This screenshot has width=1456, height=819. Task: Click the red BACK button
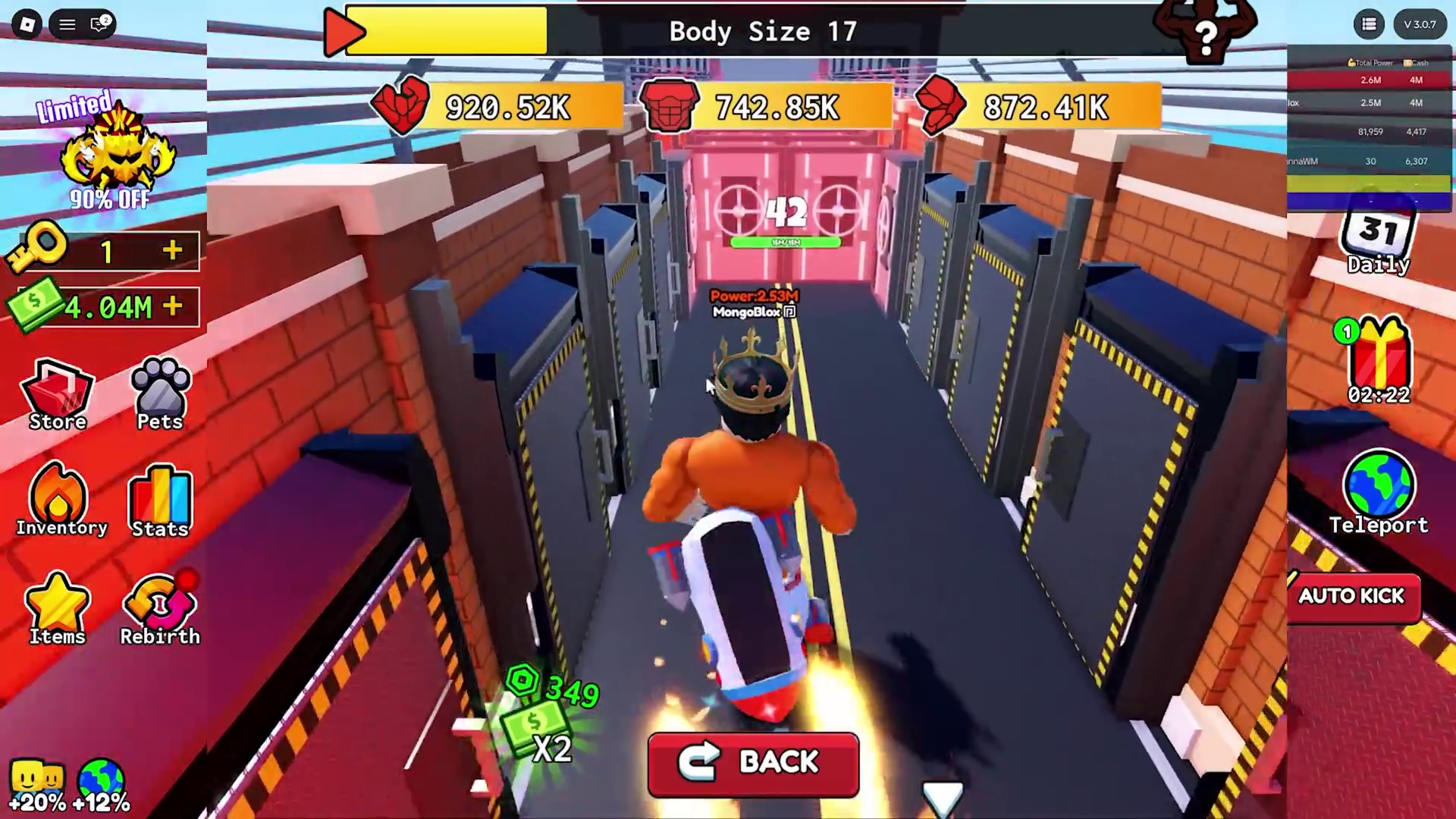pyautogui.click(x=753, y=763)
